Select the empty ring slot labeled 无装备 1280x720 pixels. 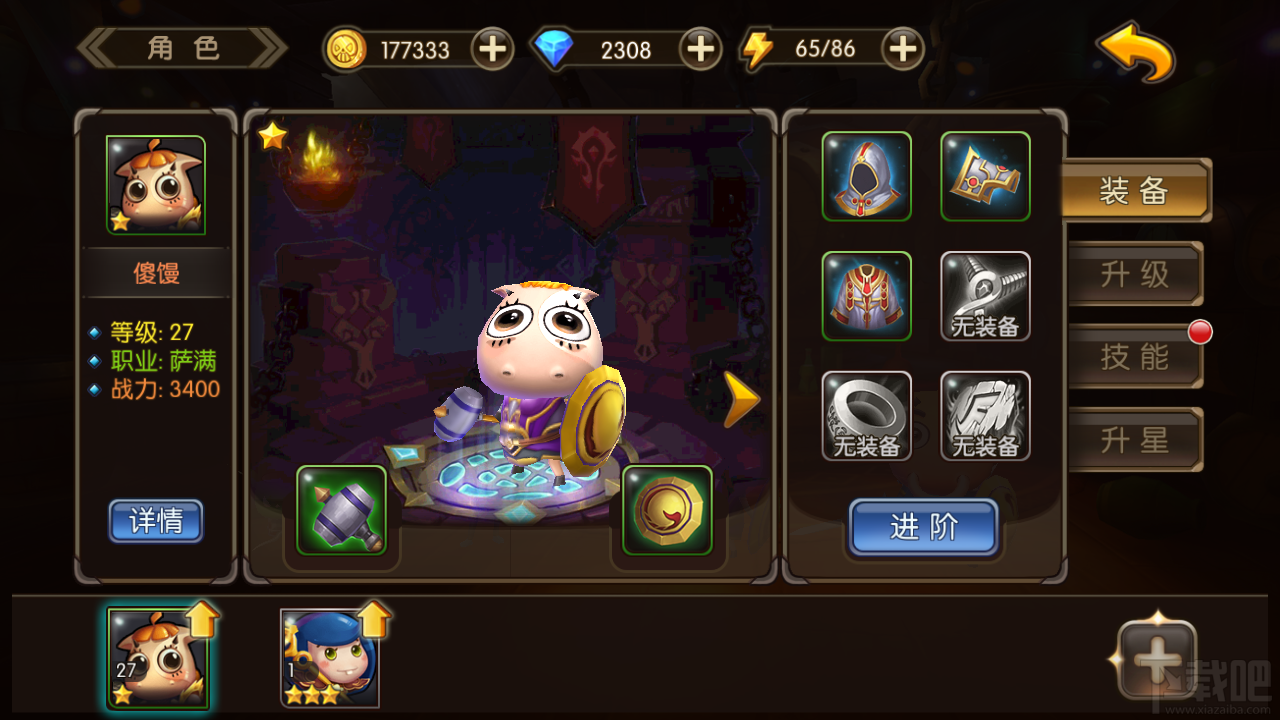866,414
